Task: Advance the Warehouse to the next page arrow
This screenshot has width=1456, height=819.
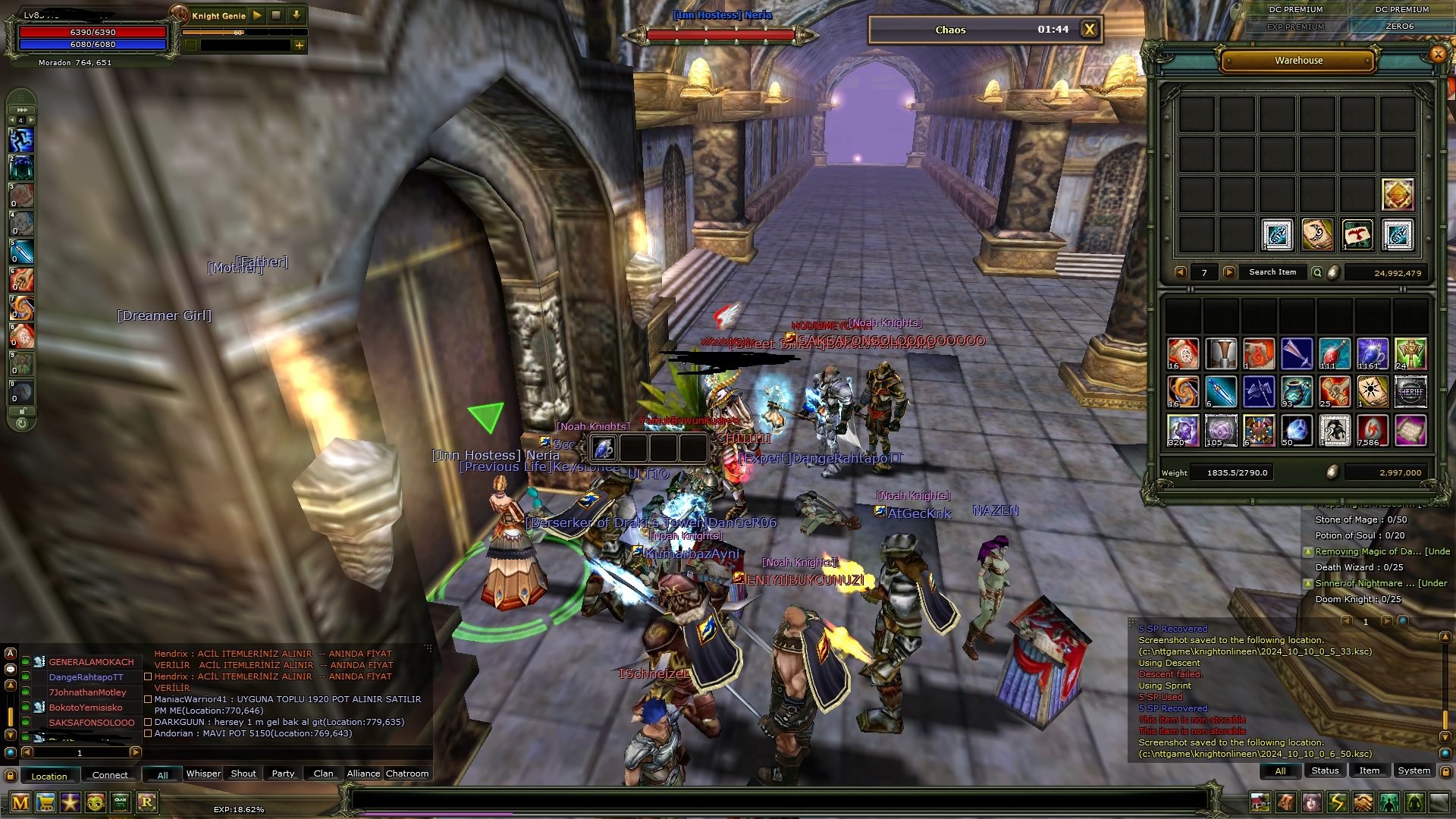Action: (1229, 272)
